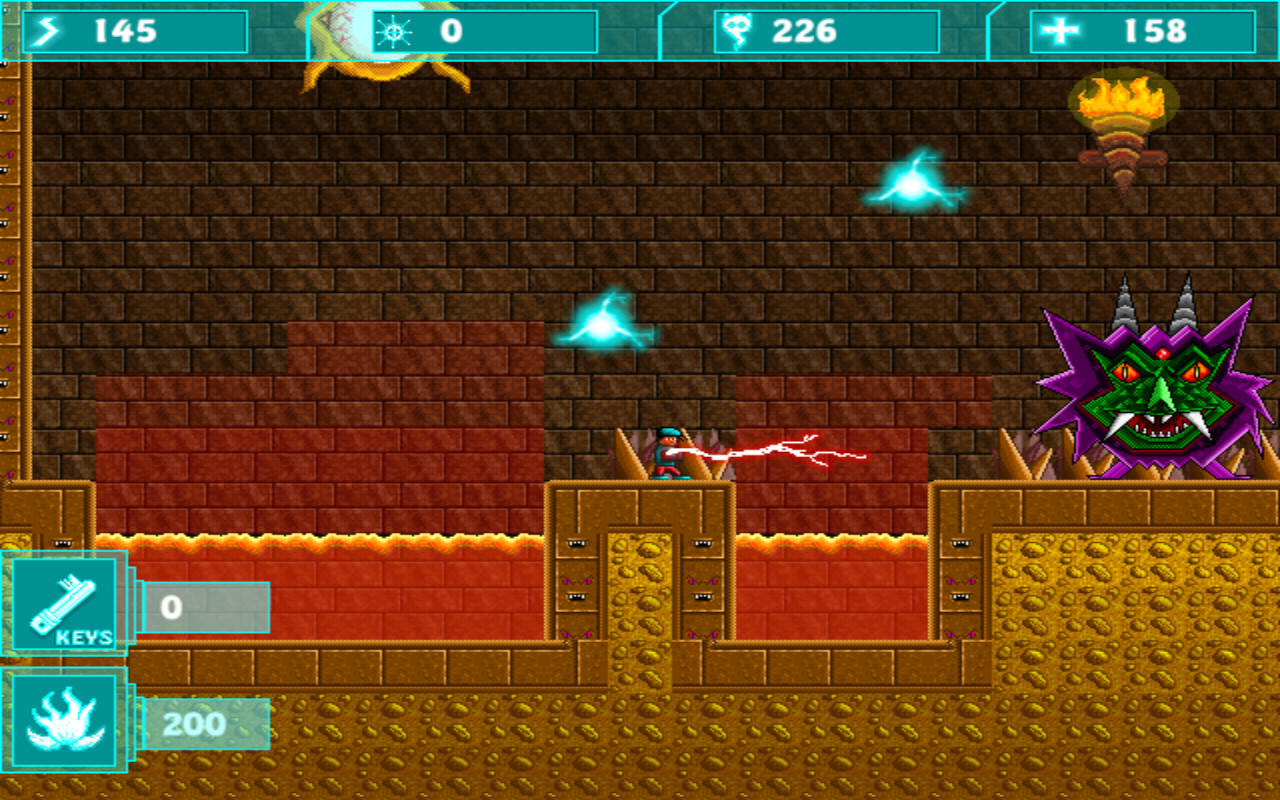Click the skull counter icon

737,31
